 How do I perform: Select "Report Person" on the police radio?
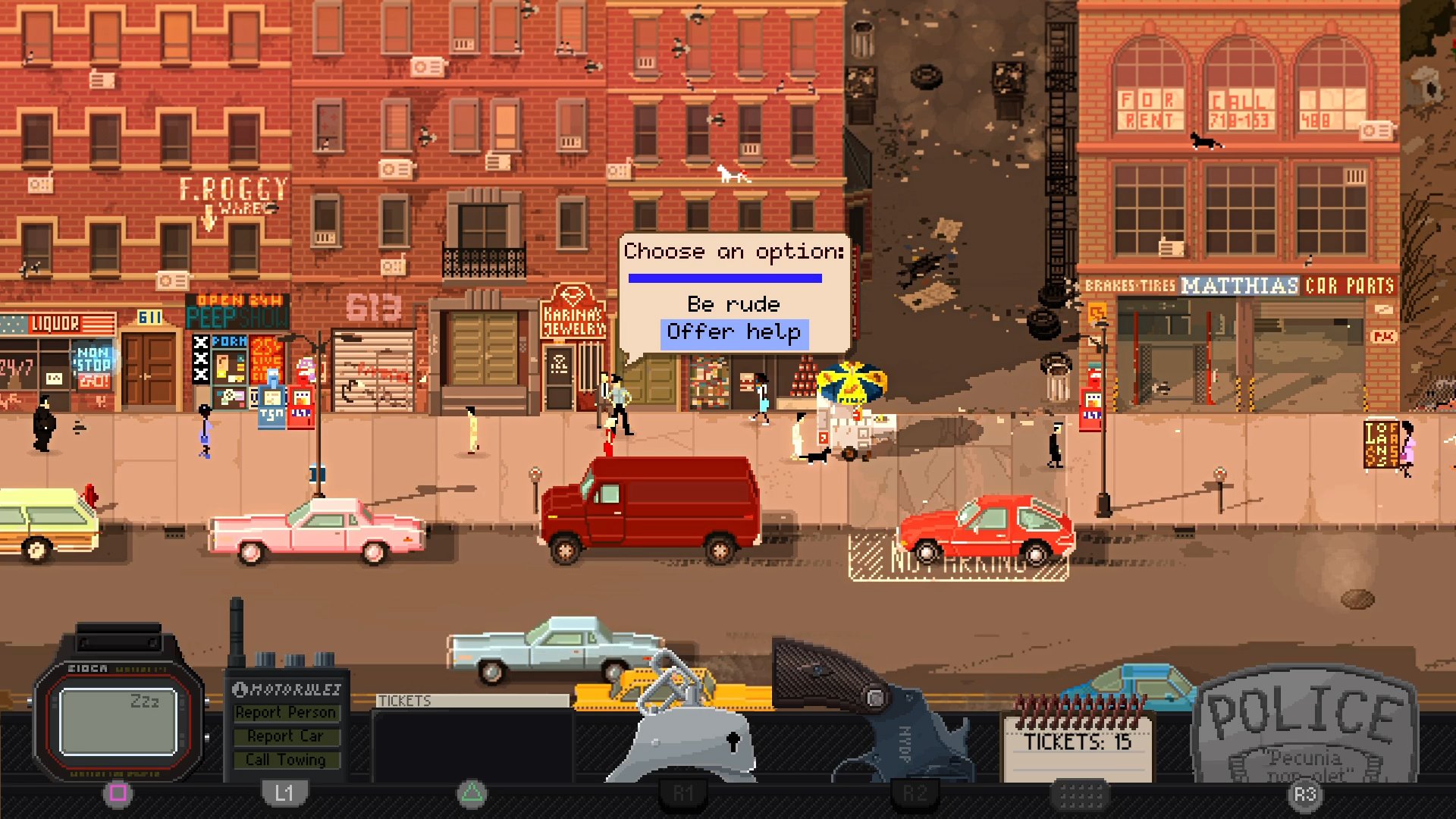pos(287,712)
